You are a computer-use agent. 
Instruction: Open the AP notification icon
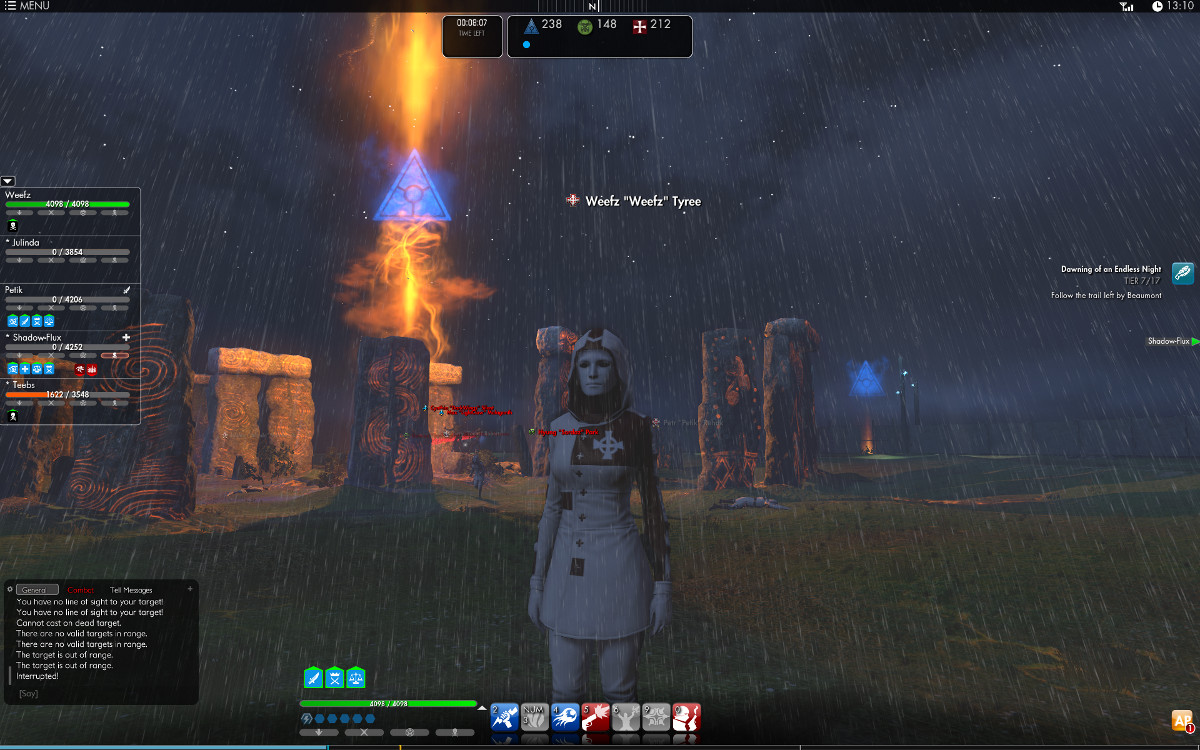[1182, 720]
